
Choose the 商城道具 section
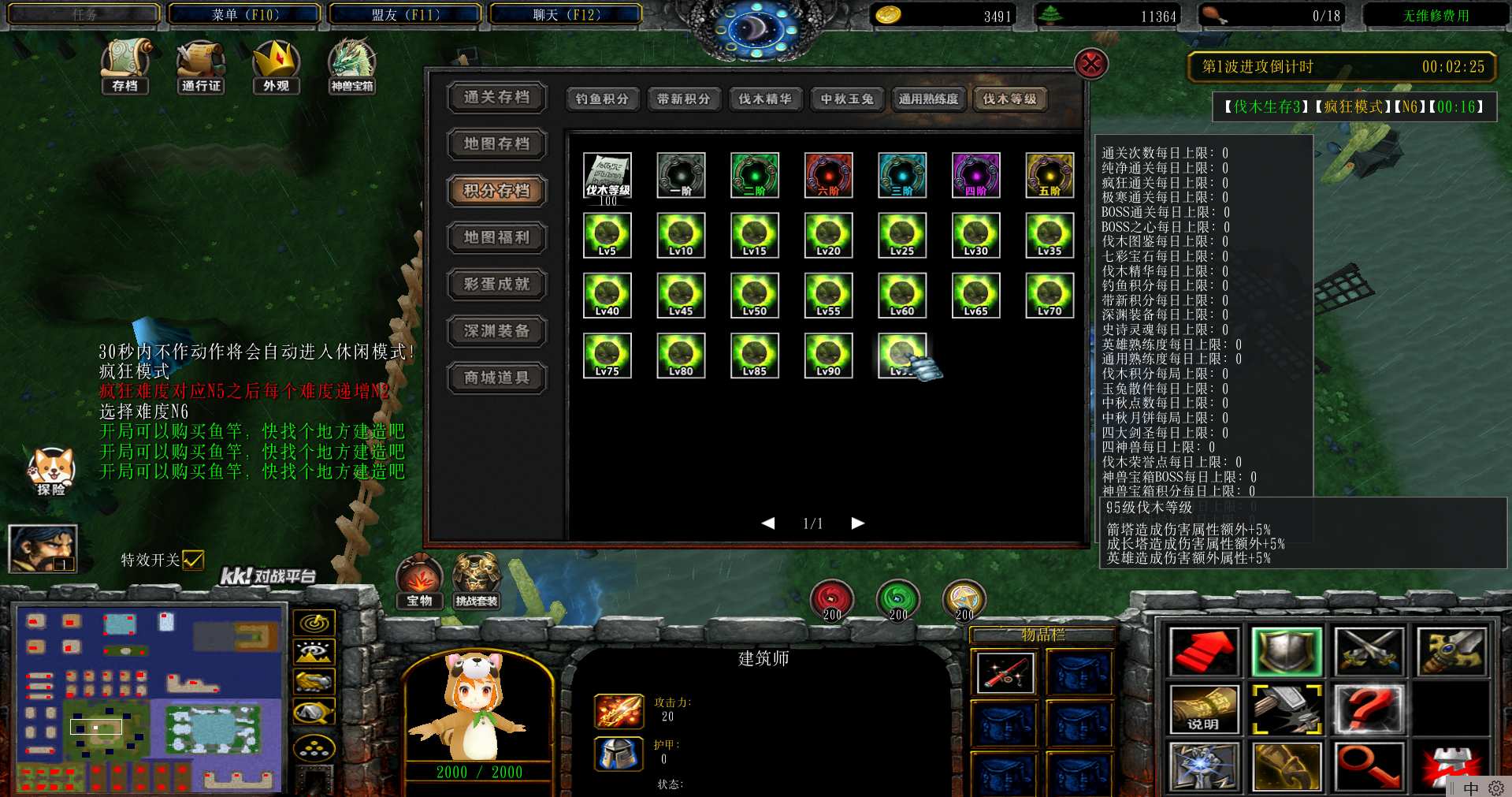(x=496, y=378)
